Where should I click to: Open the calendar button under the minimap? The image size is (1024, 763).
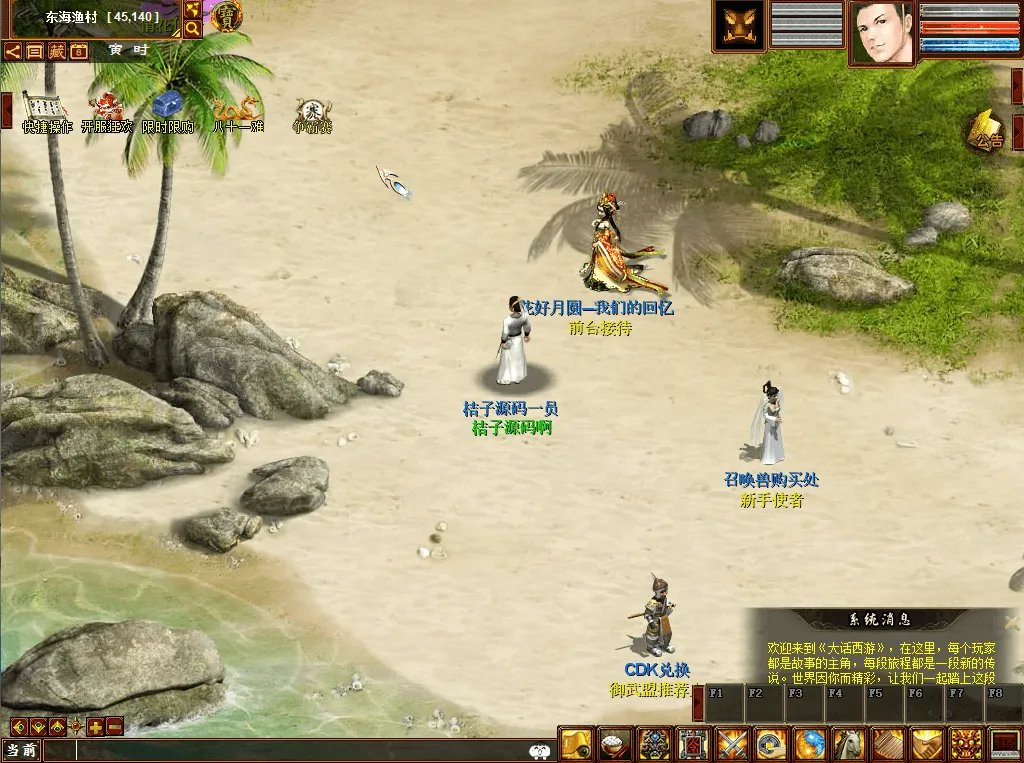(79, 51)
